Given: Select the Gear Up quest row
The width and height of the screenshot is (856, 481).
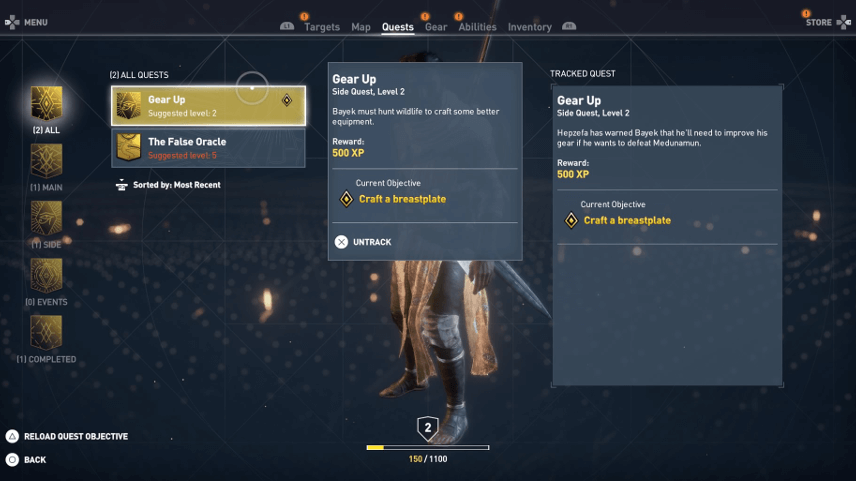Looking at the screenshot, I should click(x=208, y=105).
